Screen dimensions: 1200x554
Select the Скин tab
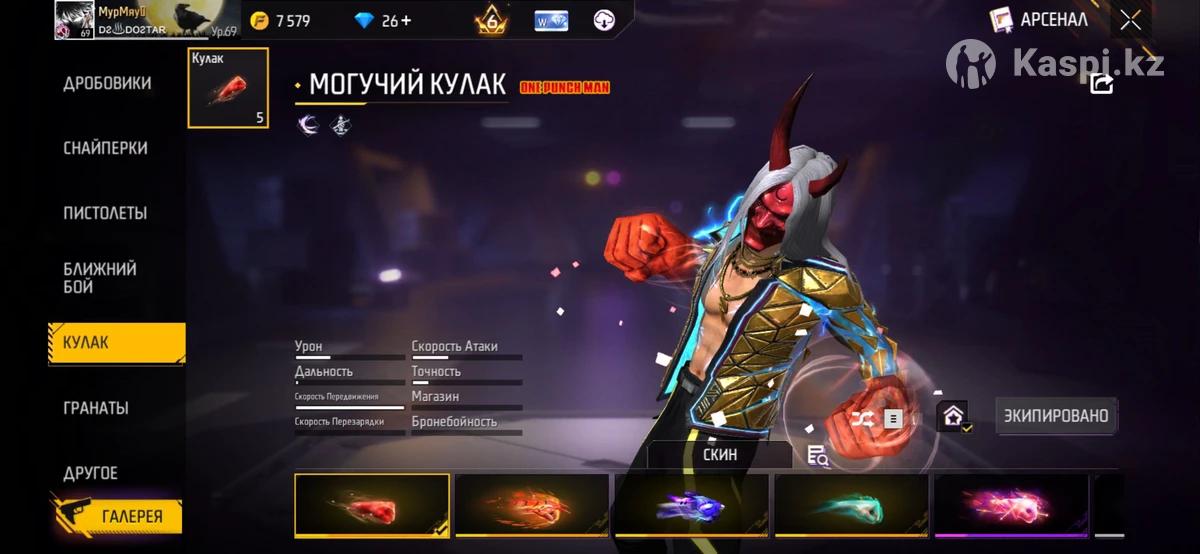point(720,454)
